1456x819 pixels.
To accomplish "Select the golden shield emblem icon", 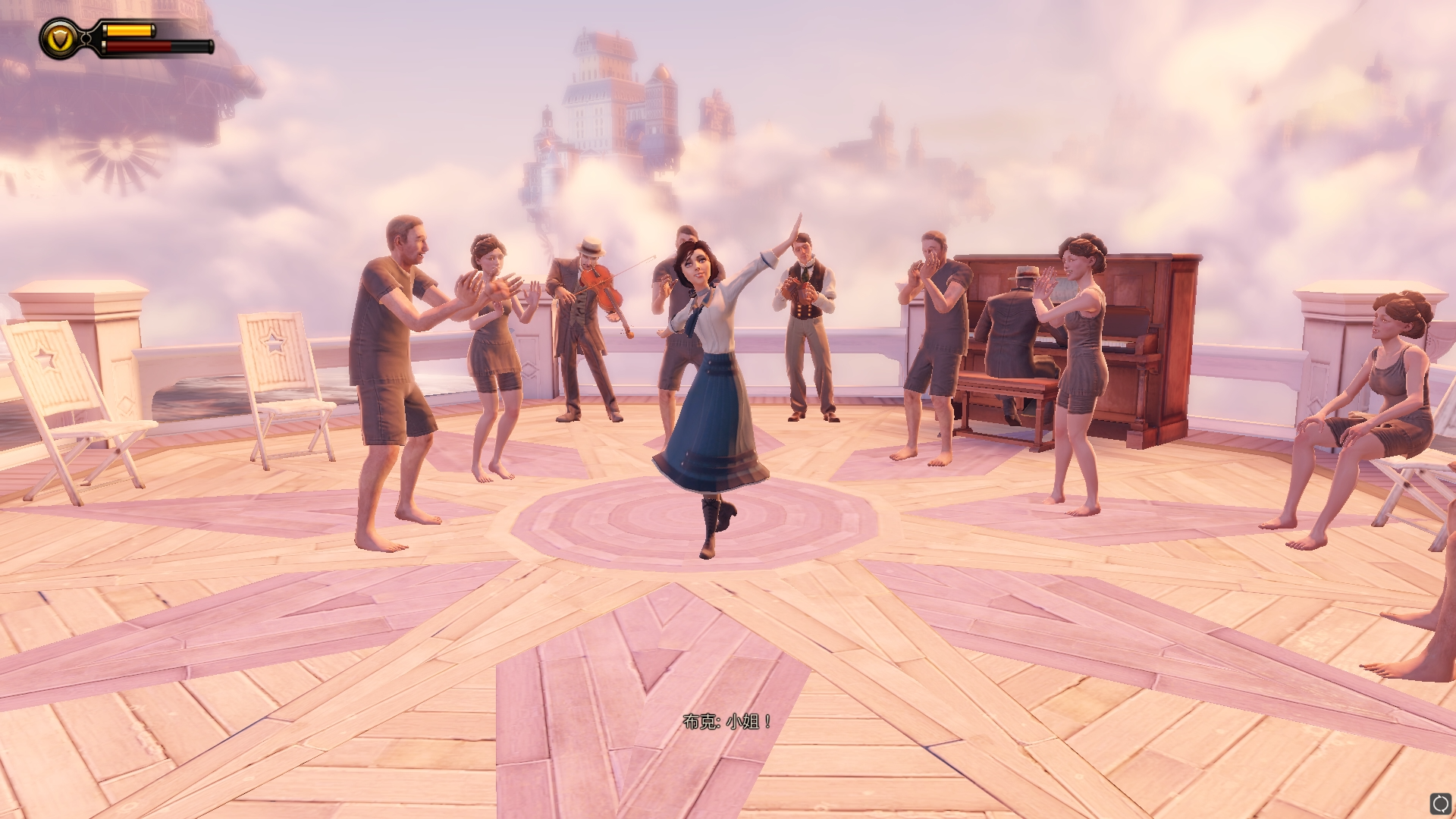I will pos(58,38).
